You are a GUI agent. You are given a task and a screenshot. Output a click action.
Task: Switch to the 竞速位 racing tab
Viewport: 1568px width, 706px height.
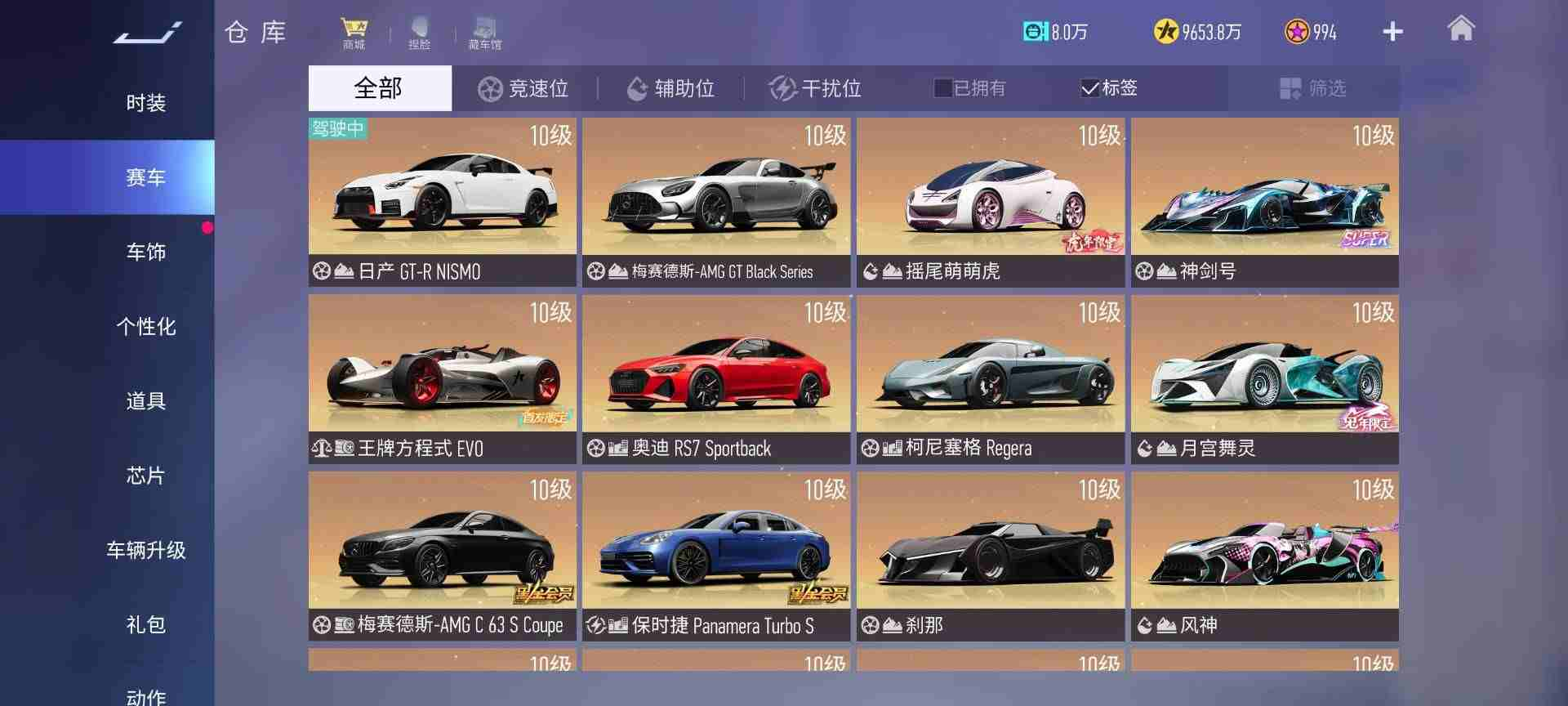pos(523,88)
